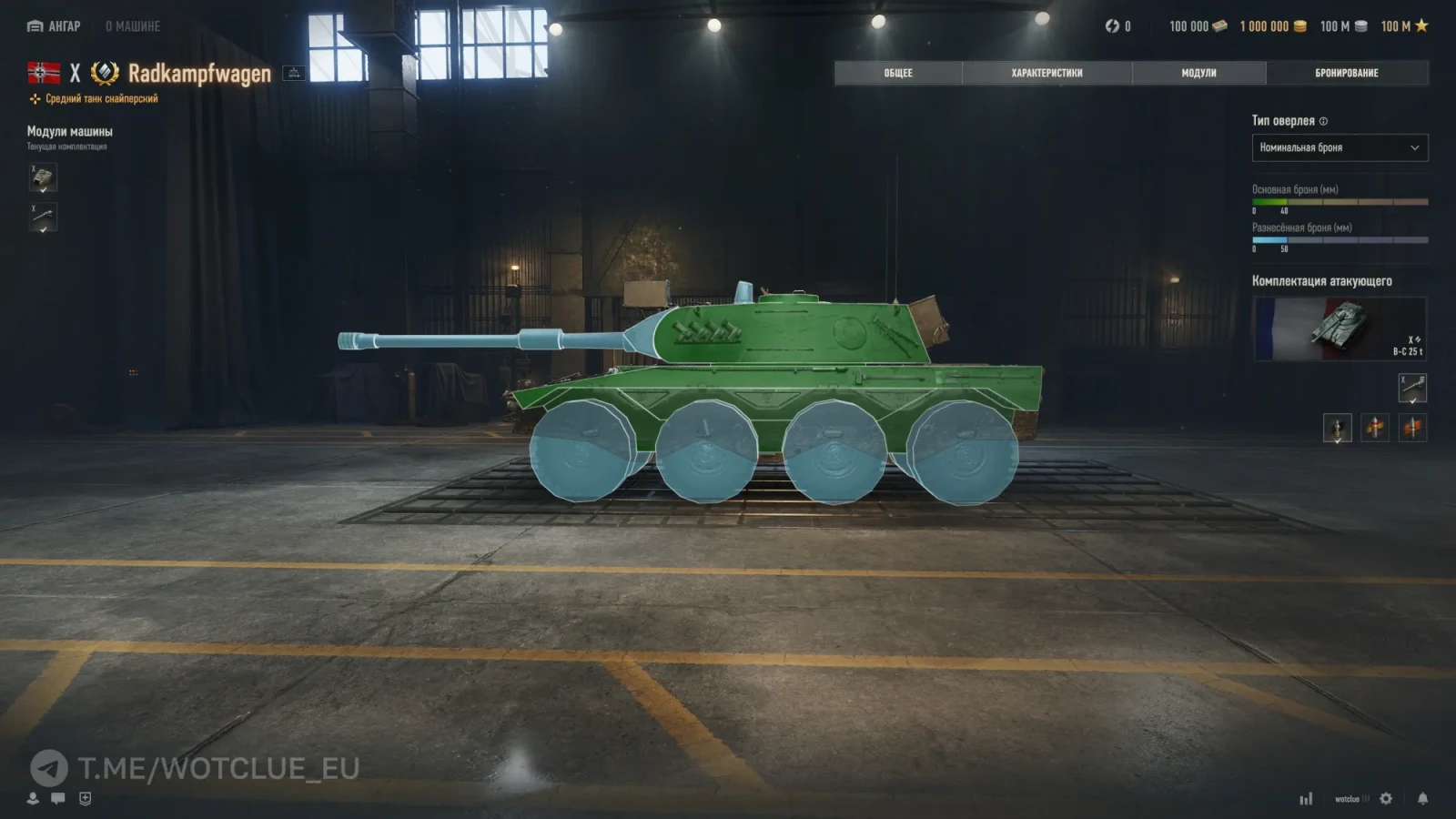Switch to the ХАРАКТЕРИСТИКИ tab
This screenshot has height=819, width=1456.
coord(1046,73)
